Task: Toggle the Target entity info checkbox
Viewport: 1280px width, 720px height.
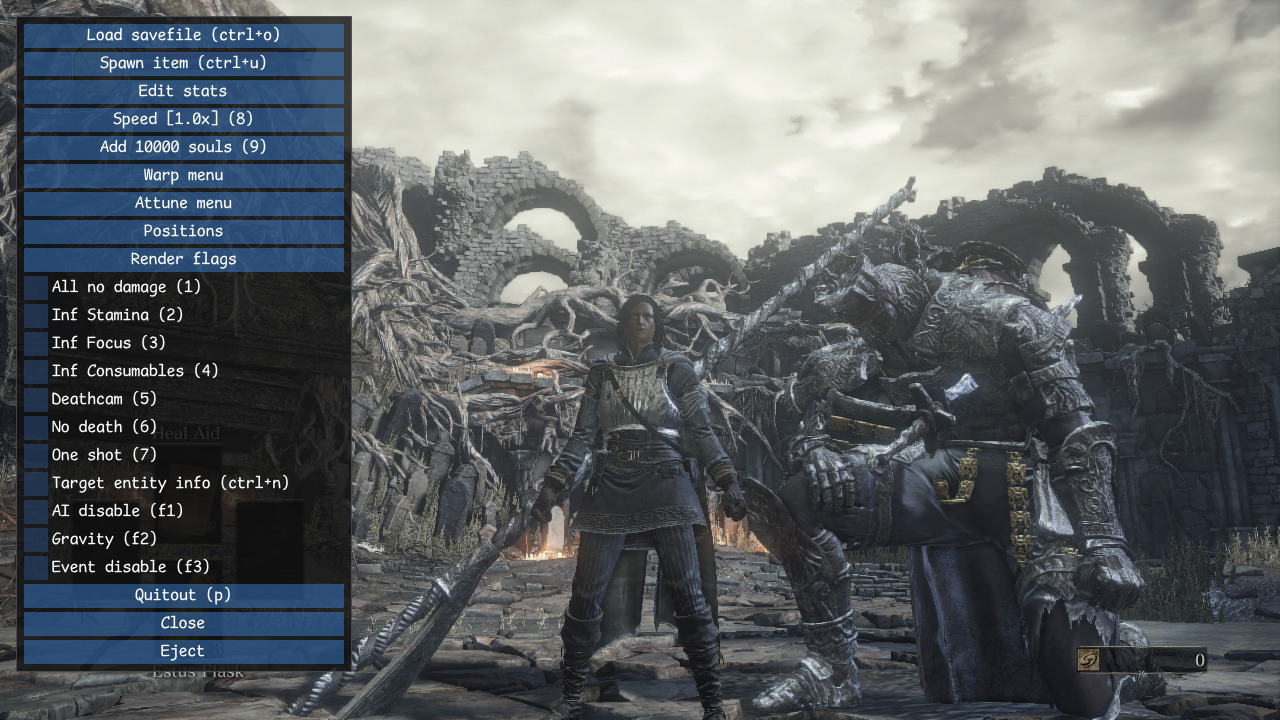Action: click(x=36, y=483)
